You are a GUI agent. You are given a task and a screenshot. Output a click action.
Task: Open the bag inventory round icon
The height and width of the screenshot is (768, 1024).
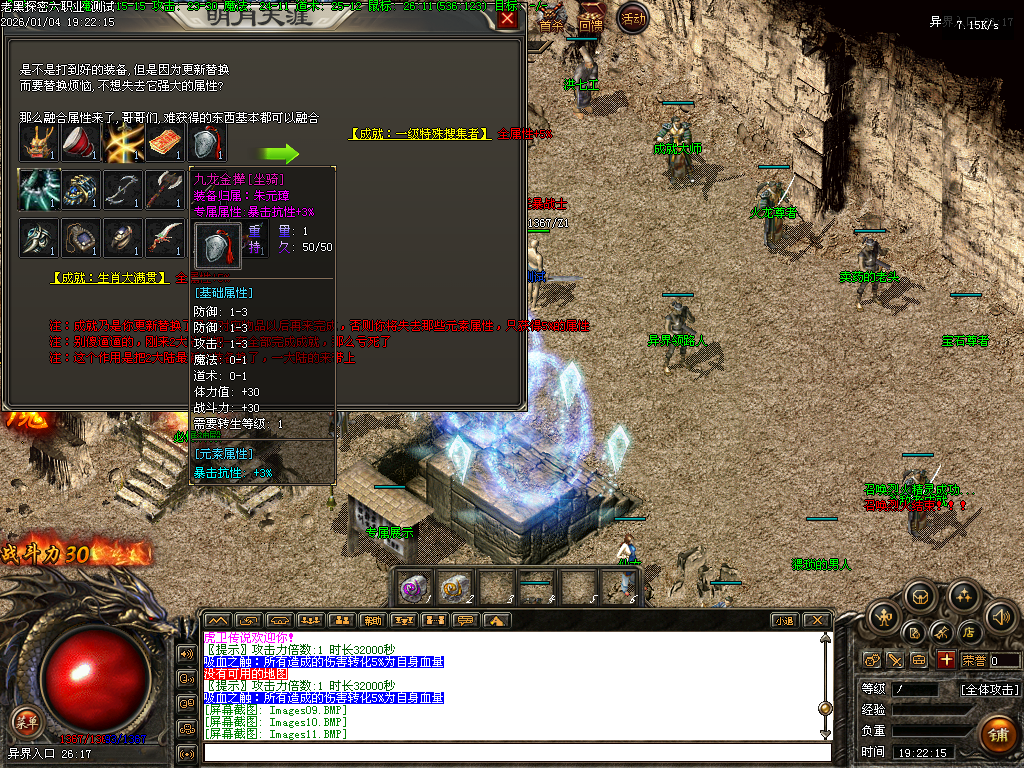click(921, 597)
